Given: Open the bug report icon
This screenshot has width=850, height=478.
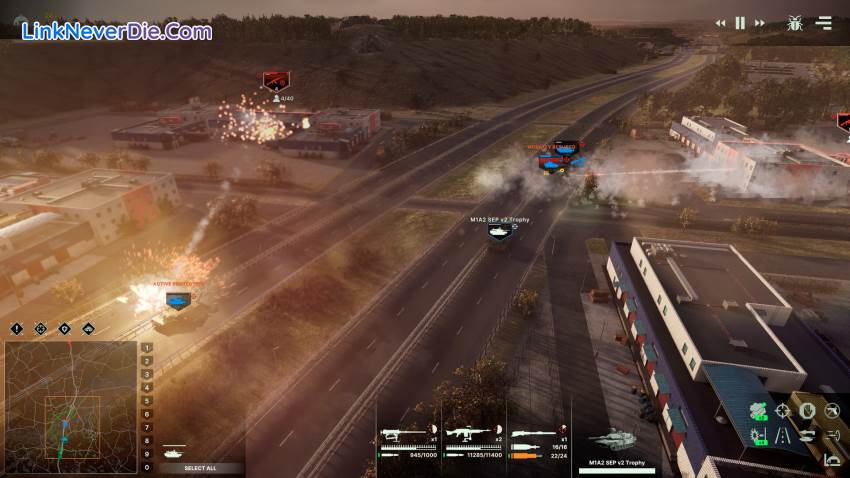Looking at the screenshot, I should (796, 23).
